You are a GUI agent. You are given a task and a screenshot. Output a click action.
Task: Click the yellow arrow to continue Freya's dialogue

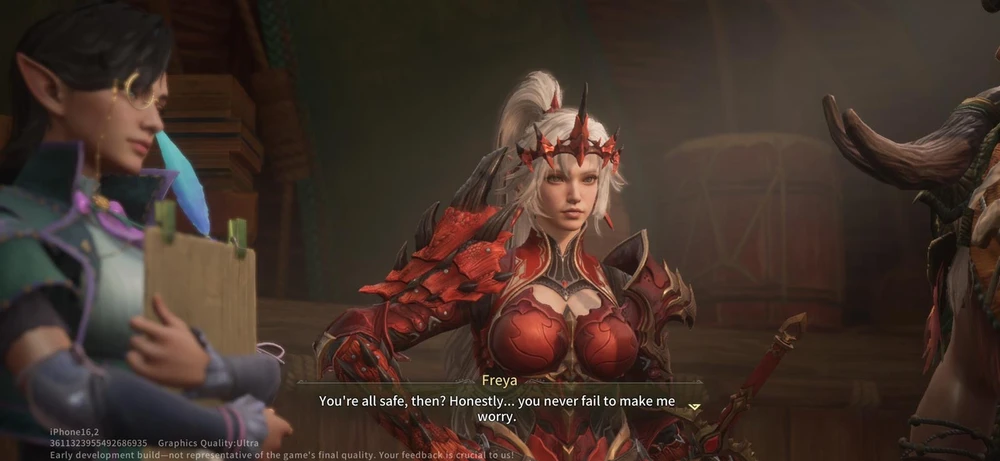pos(694,407)
